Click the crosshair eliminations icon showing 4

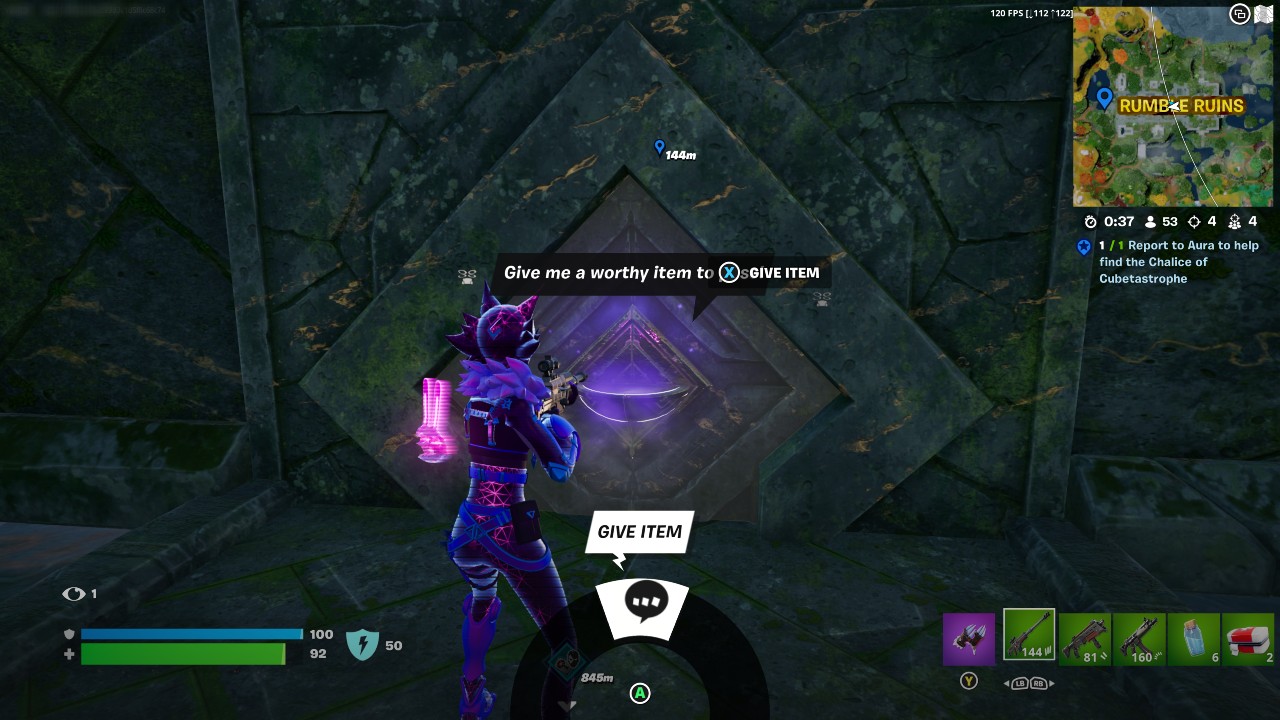1194,221
